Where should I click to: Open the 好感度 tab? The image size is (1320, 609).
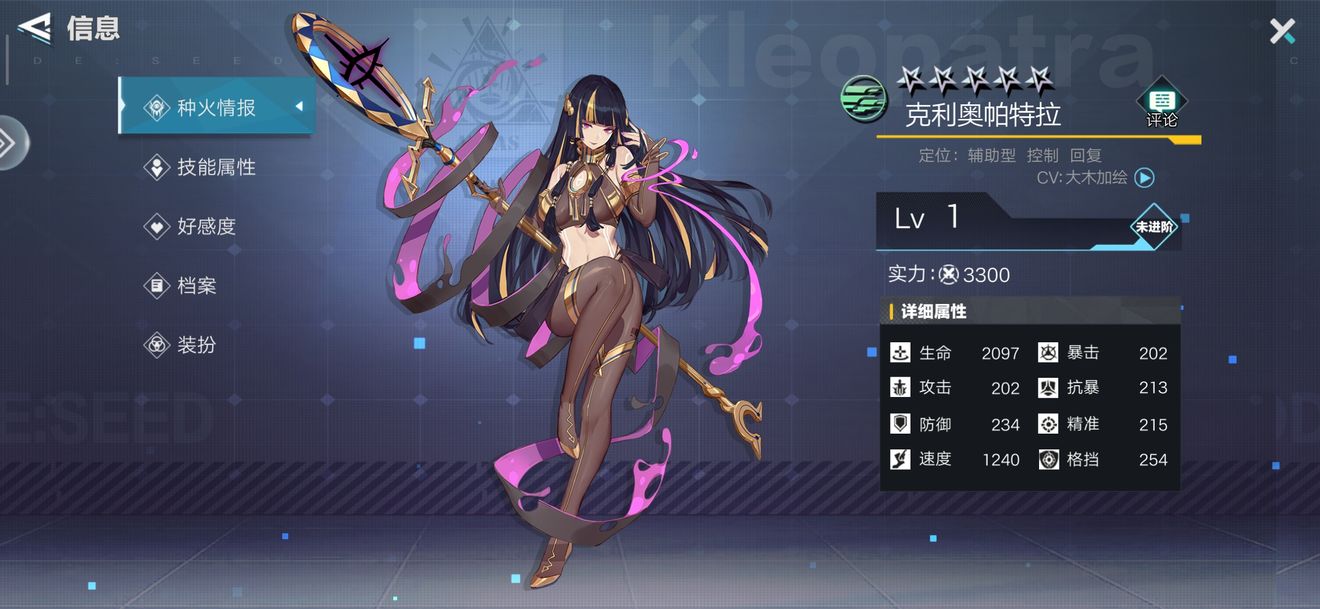[206, 226]
